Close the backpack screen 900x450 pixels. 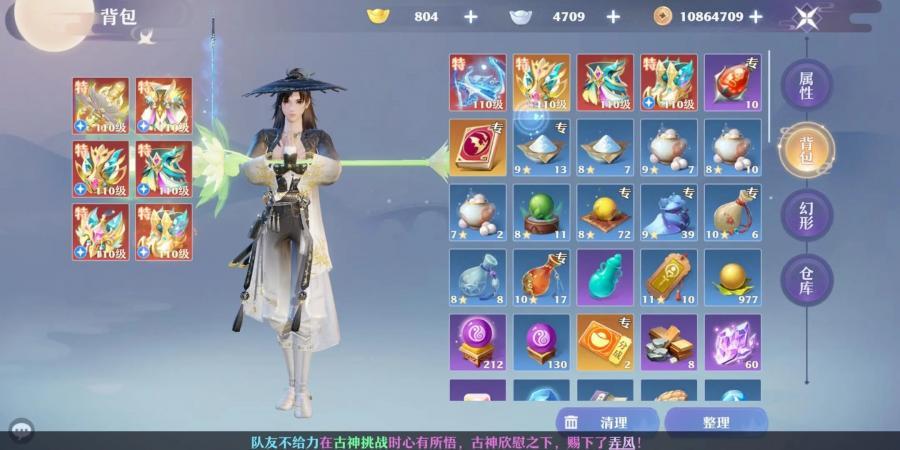807,17
